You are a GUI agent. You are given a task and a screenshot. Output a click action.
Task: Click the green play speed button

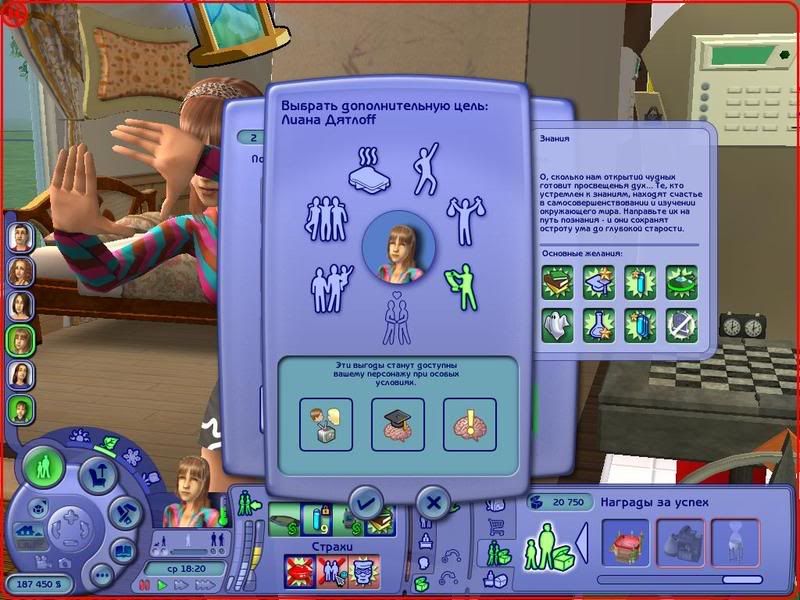162,585
